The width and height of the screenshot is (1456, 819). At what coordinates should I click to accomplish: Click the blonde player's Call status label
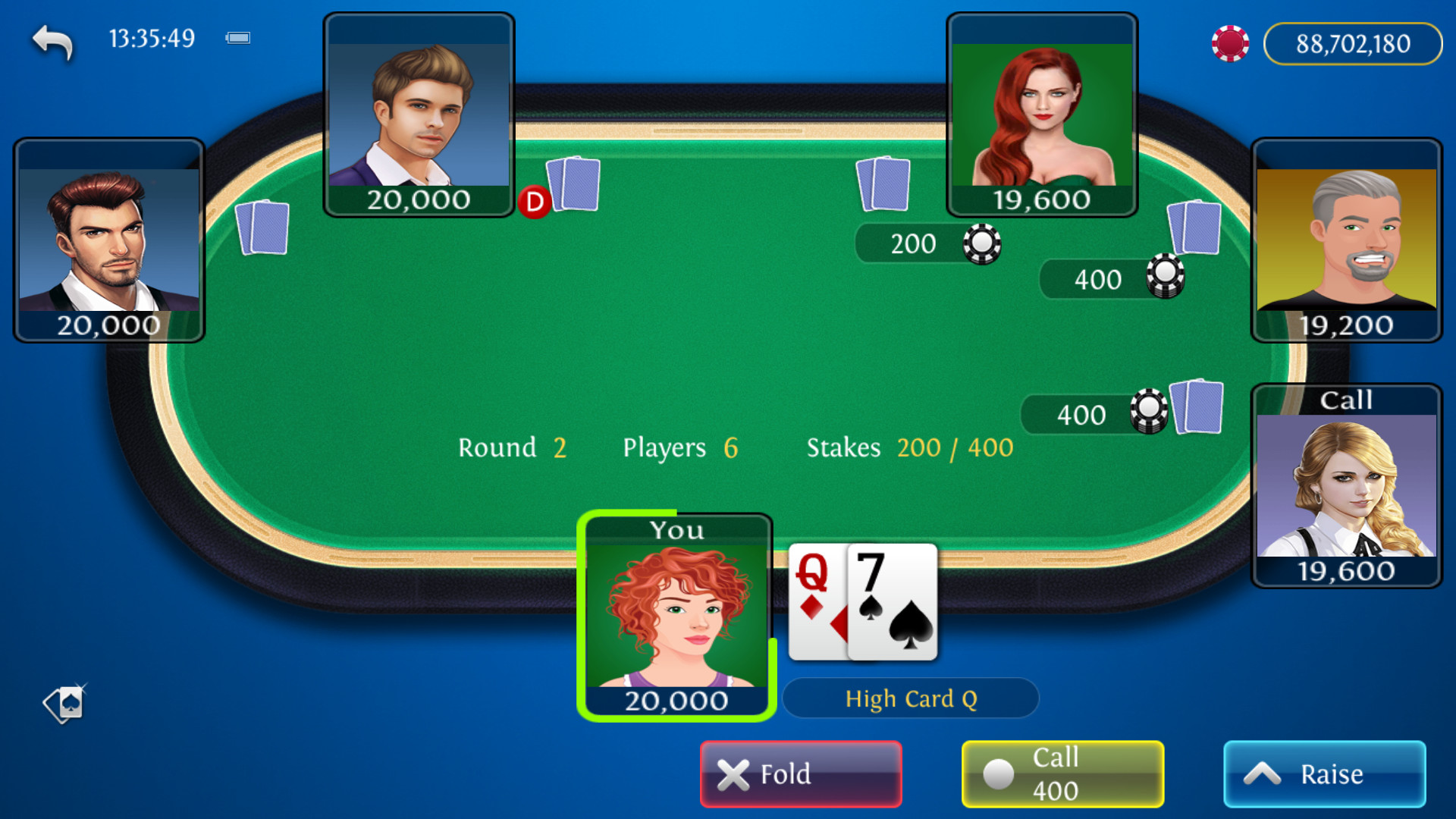tap(1345, 400)
